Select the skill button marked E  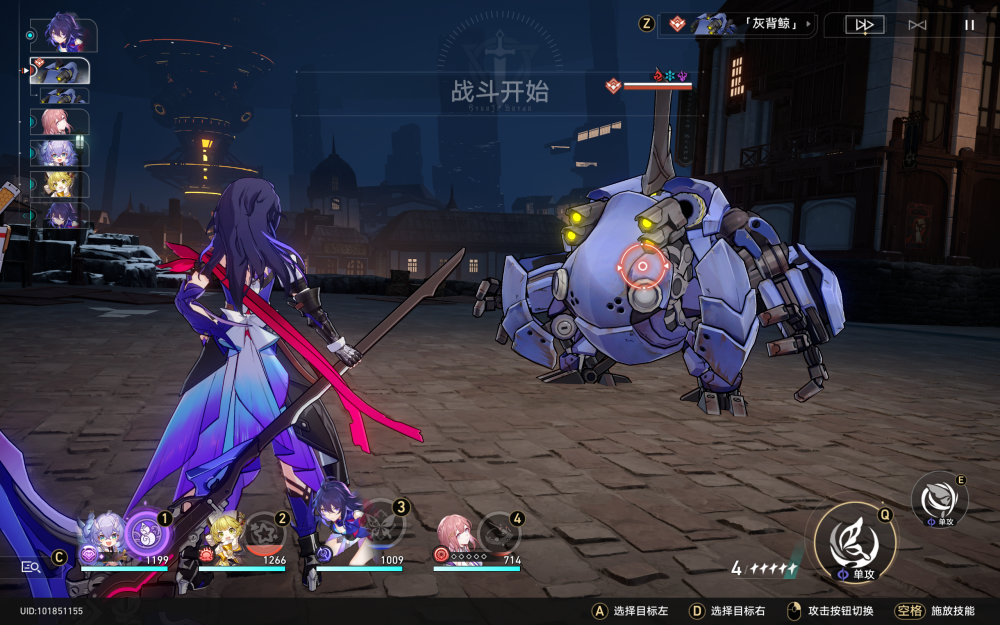click(939, 499)
